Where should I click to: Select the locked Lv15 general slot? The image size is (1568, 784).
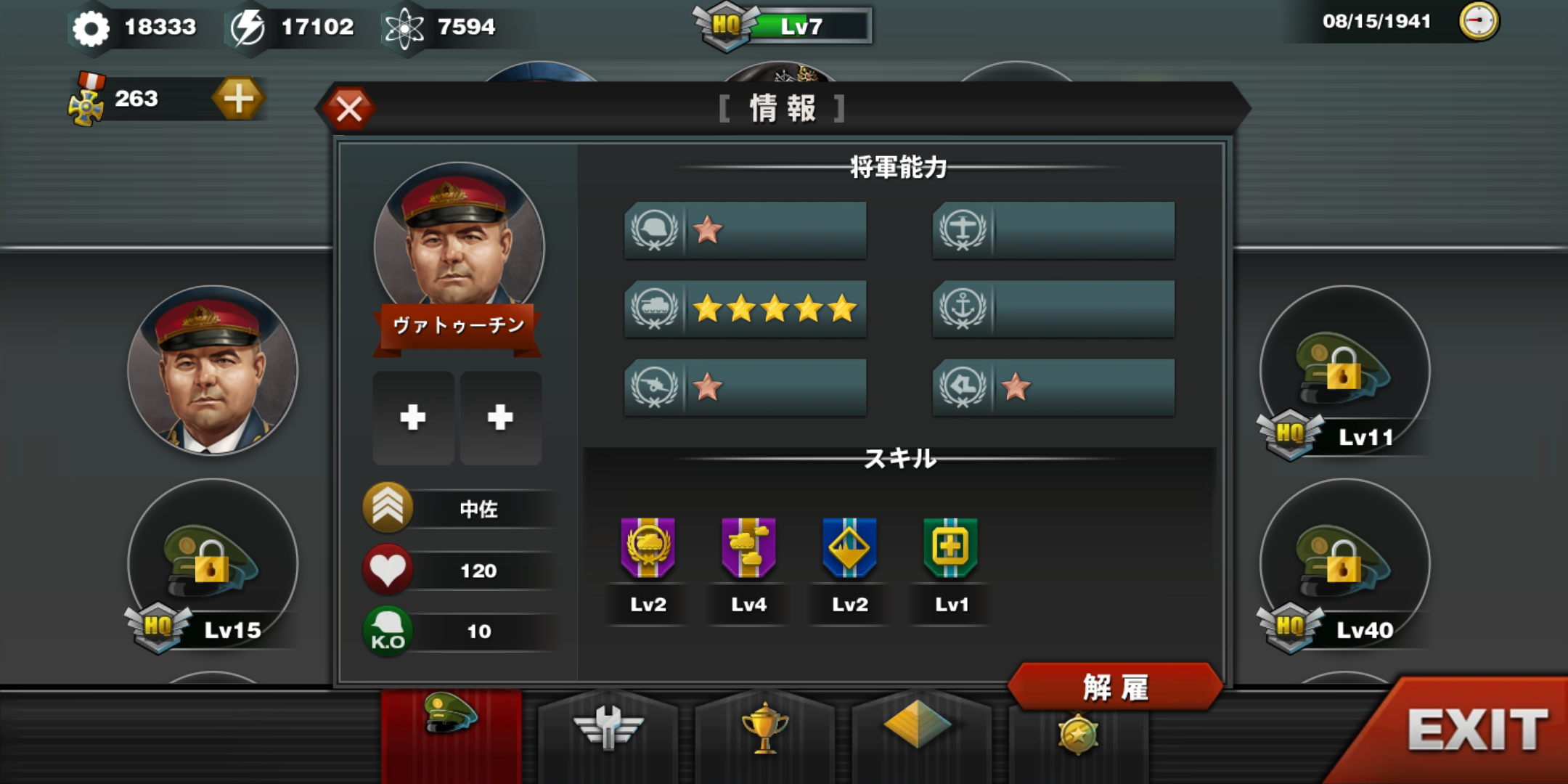[212, 563]
